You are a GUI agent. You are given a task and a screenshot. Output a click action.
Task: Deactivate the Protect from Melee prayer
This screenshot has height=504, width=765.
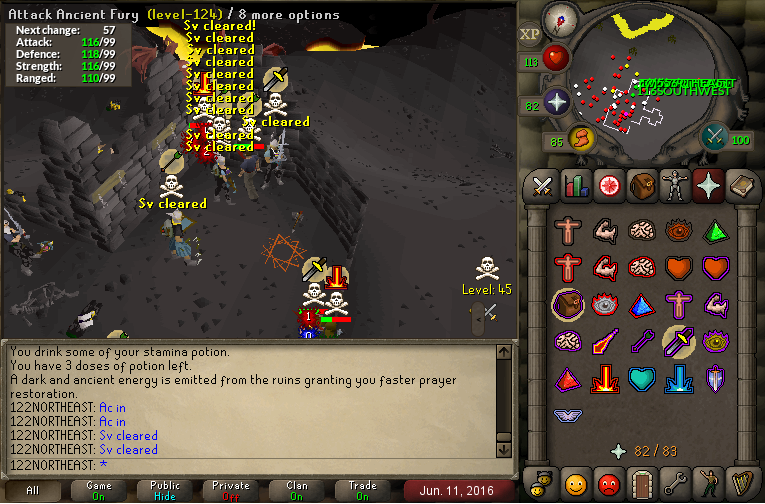[x=678, y=342]
